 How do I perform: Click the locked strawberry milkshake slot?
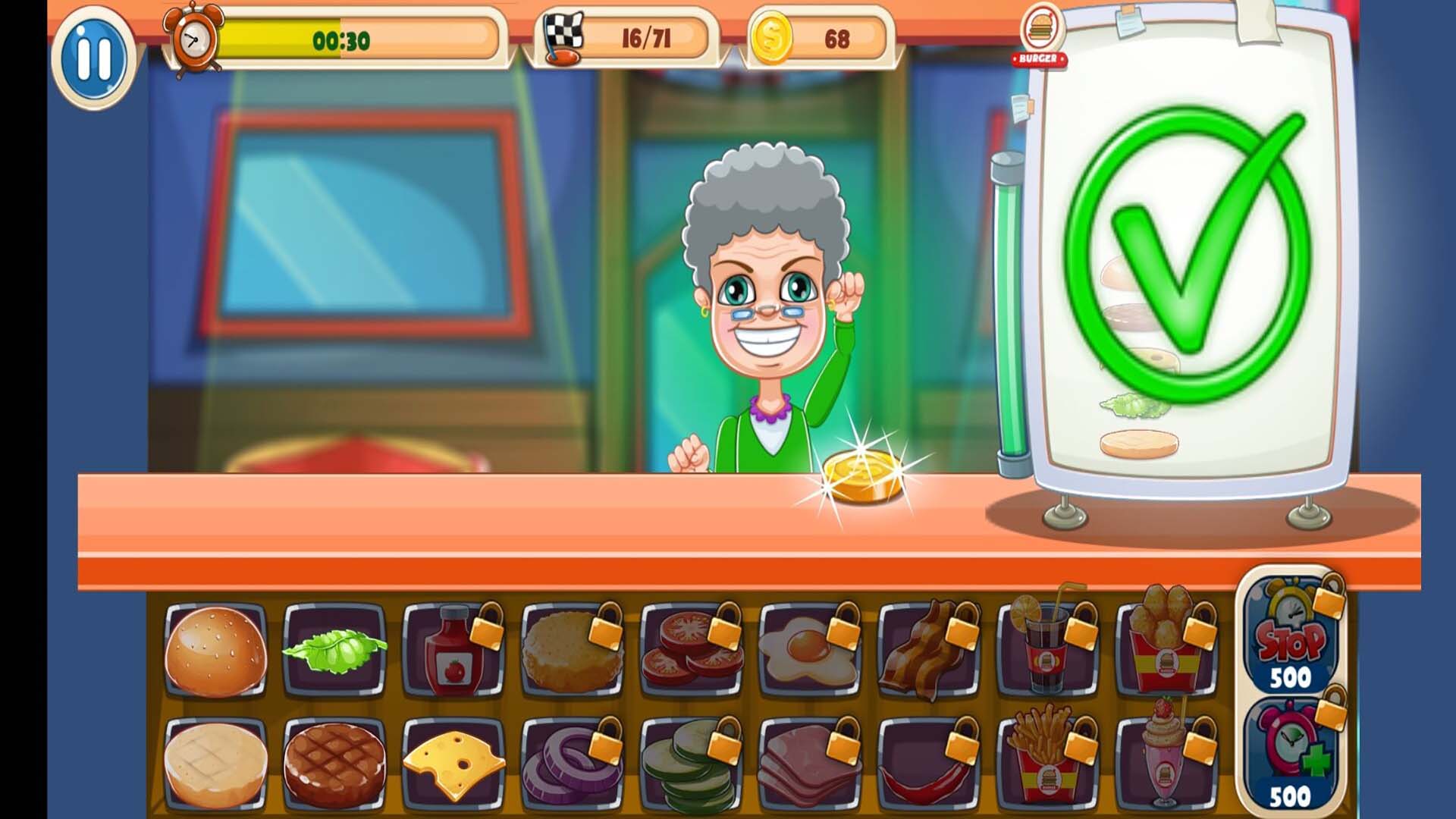1166,764
